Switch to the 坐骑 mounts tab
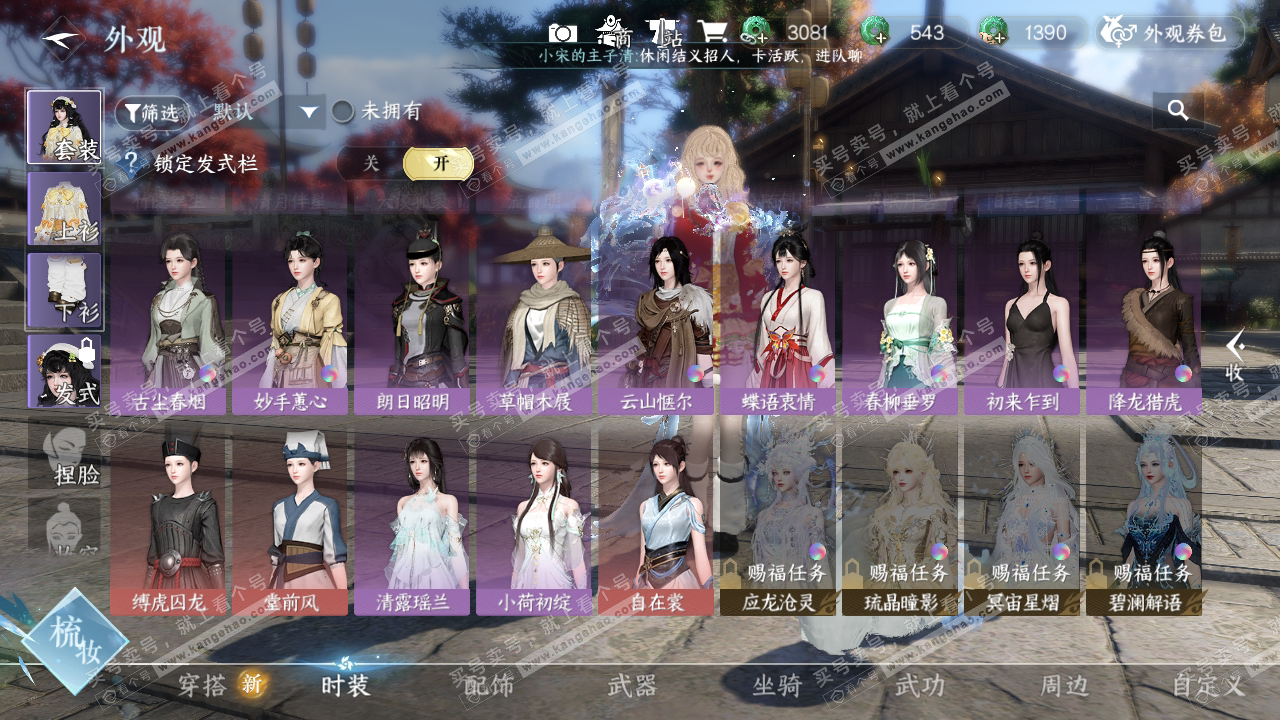The width and height of the screenshot is (1280, 720). coord(777,686)
